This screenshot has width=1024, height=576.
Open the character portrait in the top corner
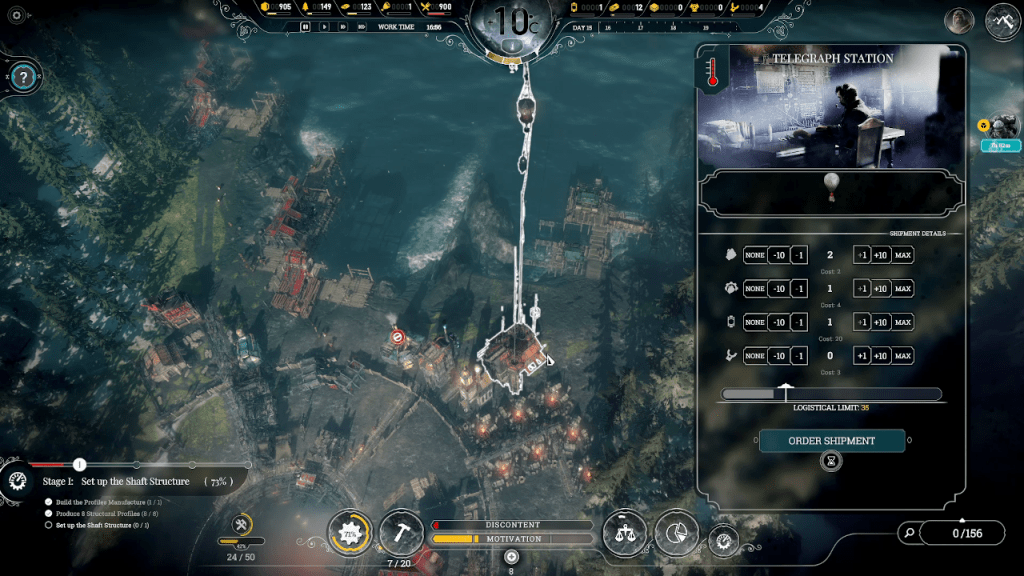(x=959, y=21)
